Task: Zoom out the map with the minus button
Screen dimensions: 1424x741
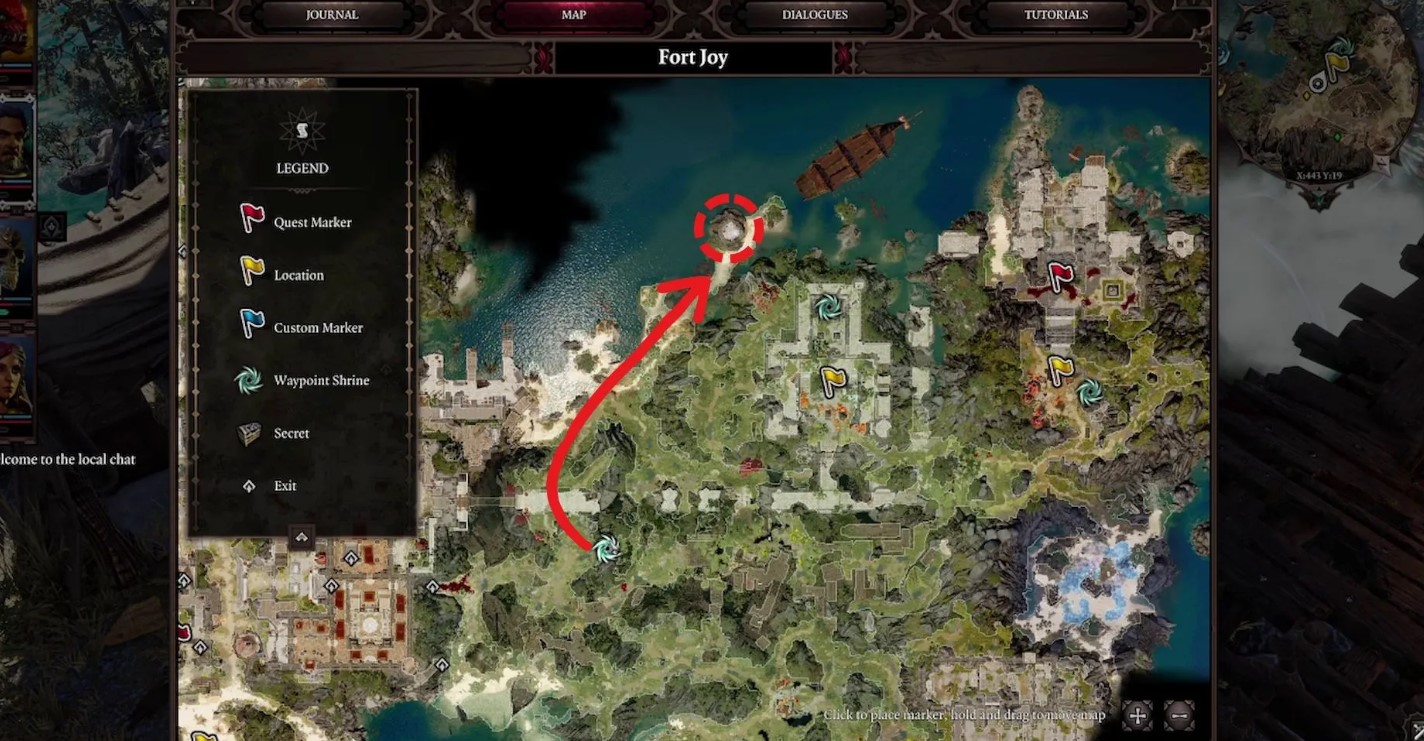Action: pos(1180,715)
